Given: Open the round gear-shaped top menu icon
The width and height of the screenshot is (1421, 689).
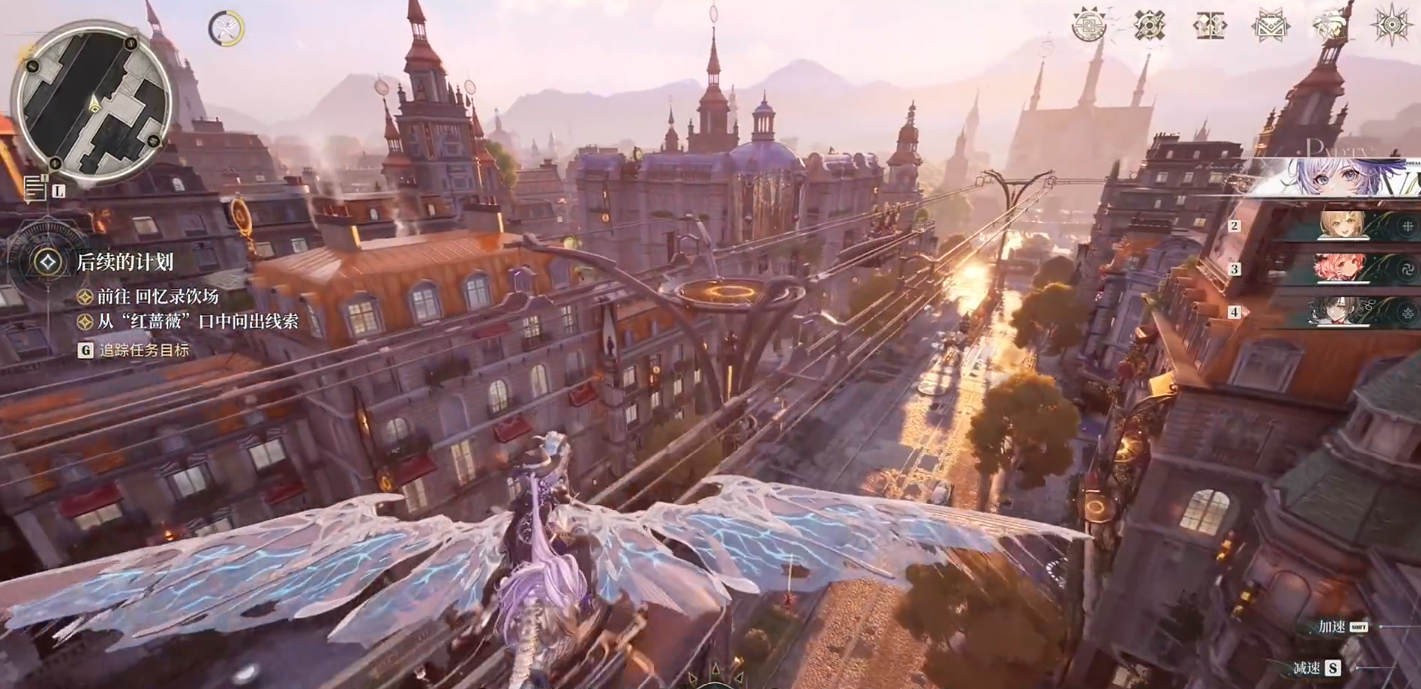Looking at the screenshot, I should pos(1089,24).
